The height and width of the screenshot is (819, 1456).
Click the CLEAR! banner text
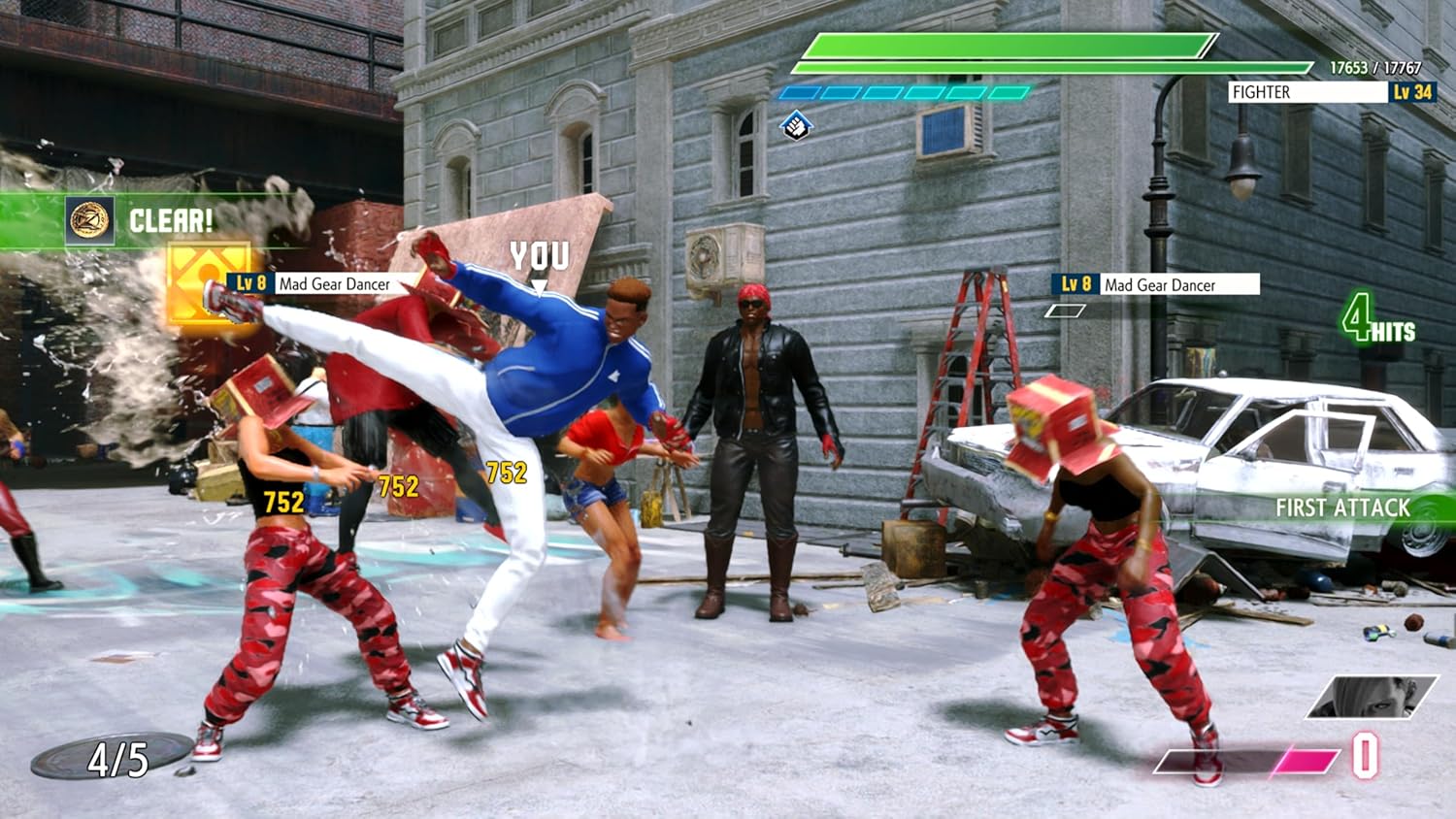(x=170, y=221)
